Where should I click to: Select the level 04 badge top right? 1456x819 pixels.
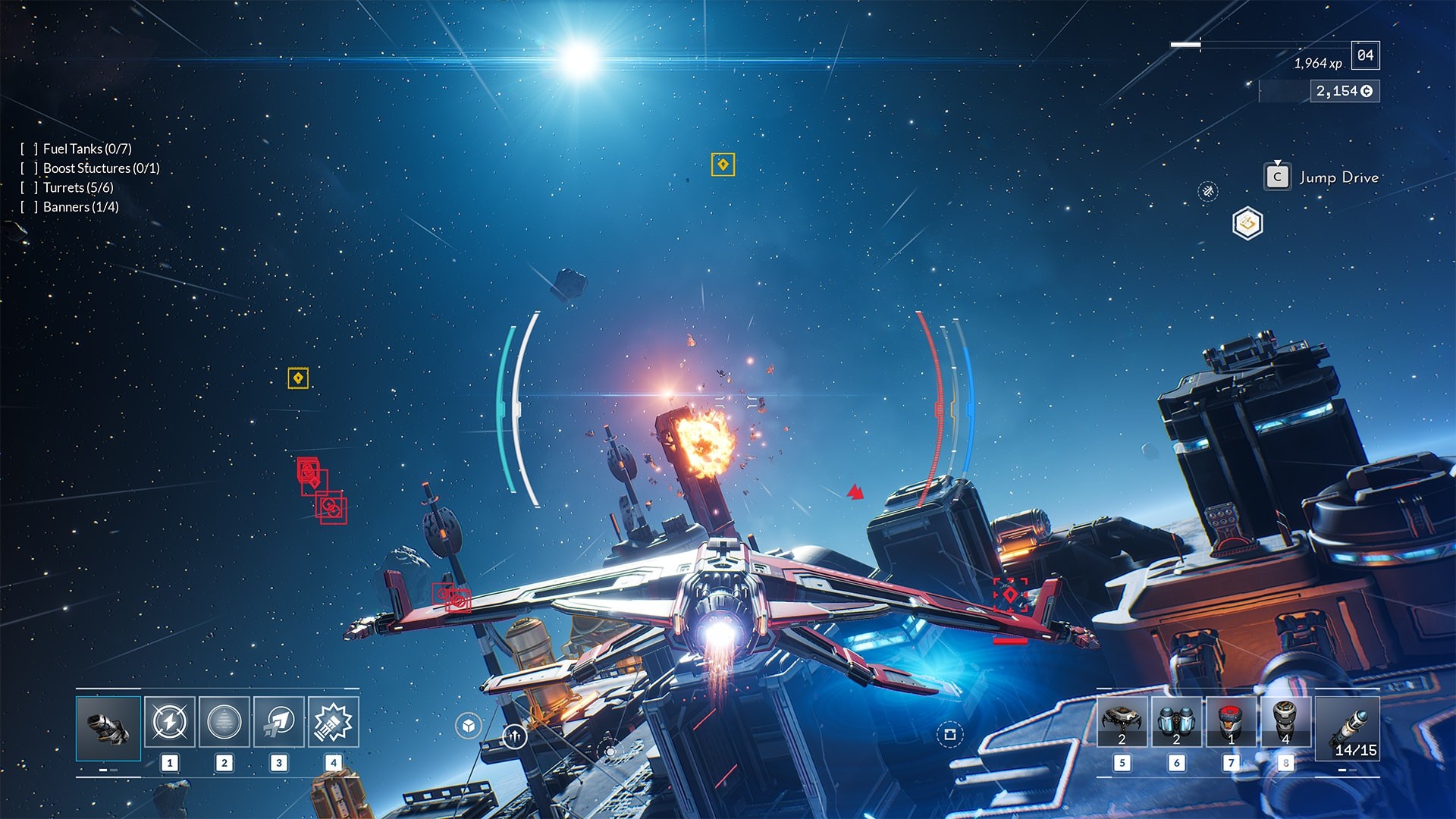[x=1365, y=55]
